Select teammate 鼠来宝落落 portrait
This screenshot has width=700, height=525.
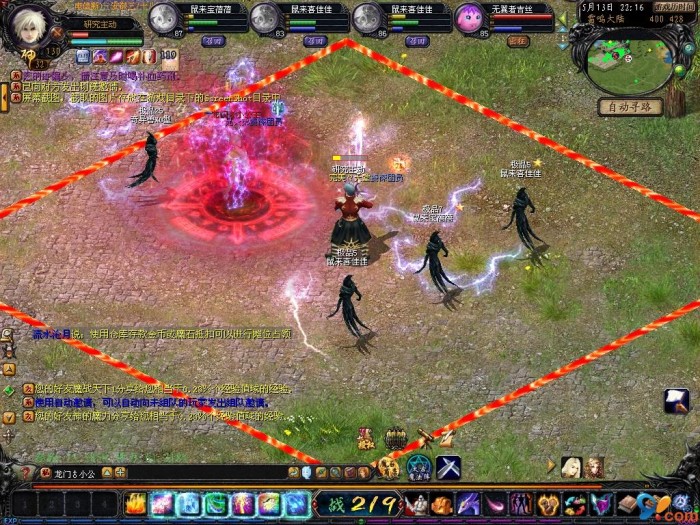click(163, 17)
